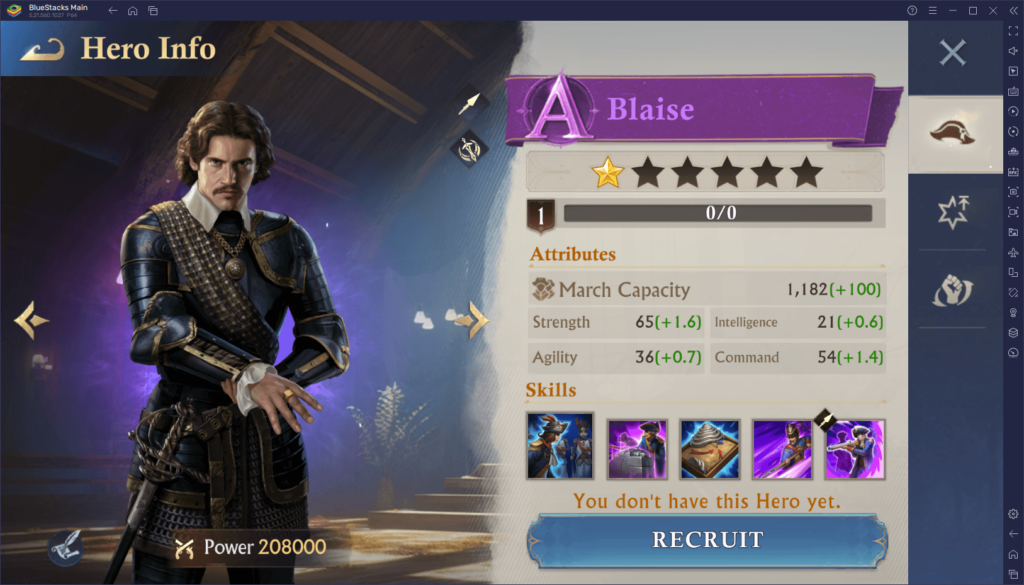The image size is (1024, 585).
Task: Open the third skill showing a drill
Action: (x=710, y=449)
